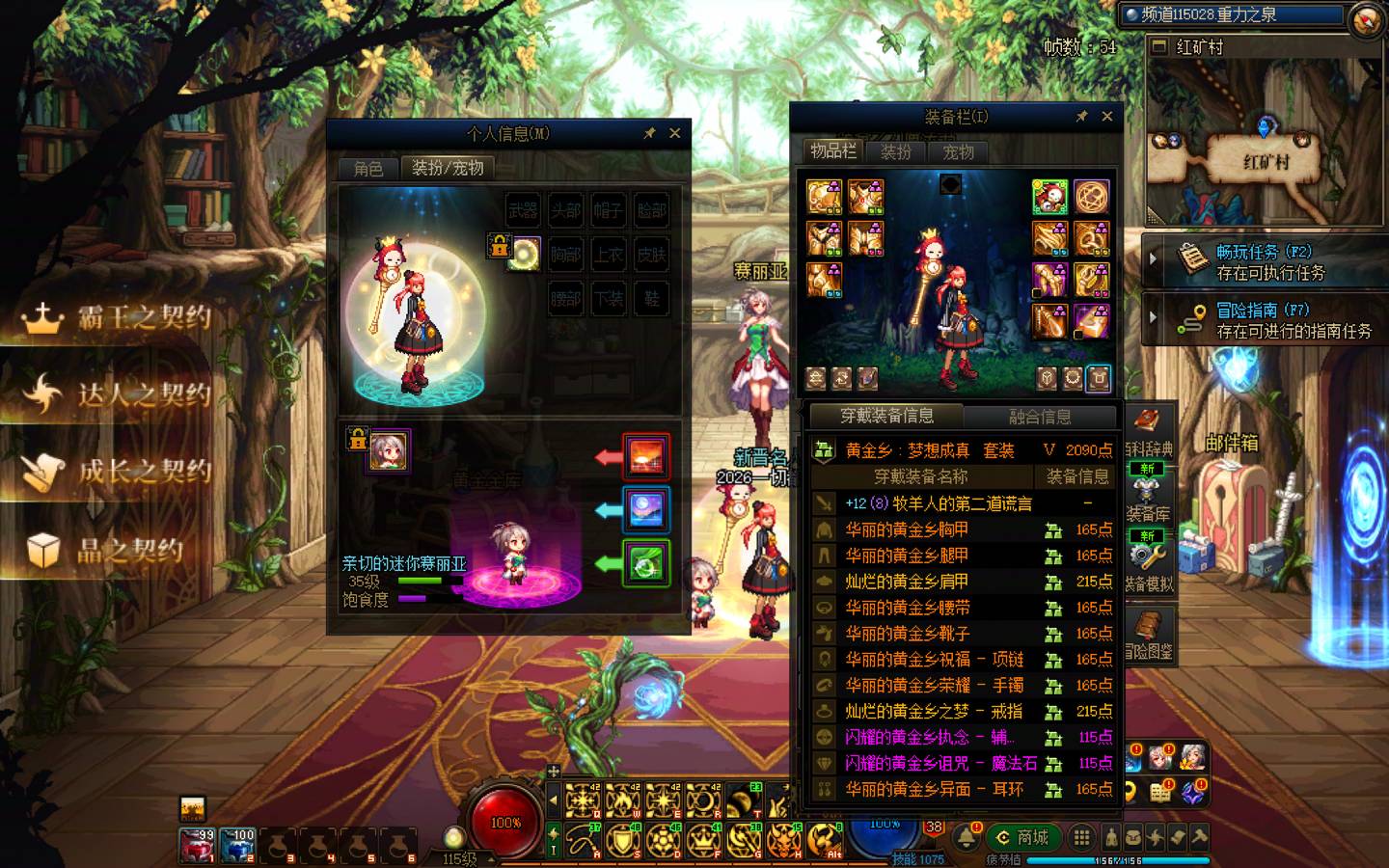Close the 装备栏 equipment window
The image size is (1389, 868).
tap(1107, 116)
